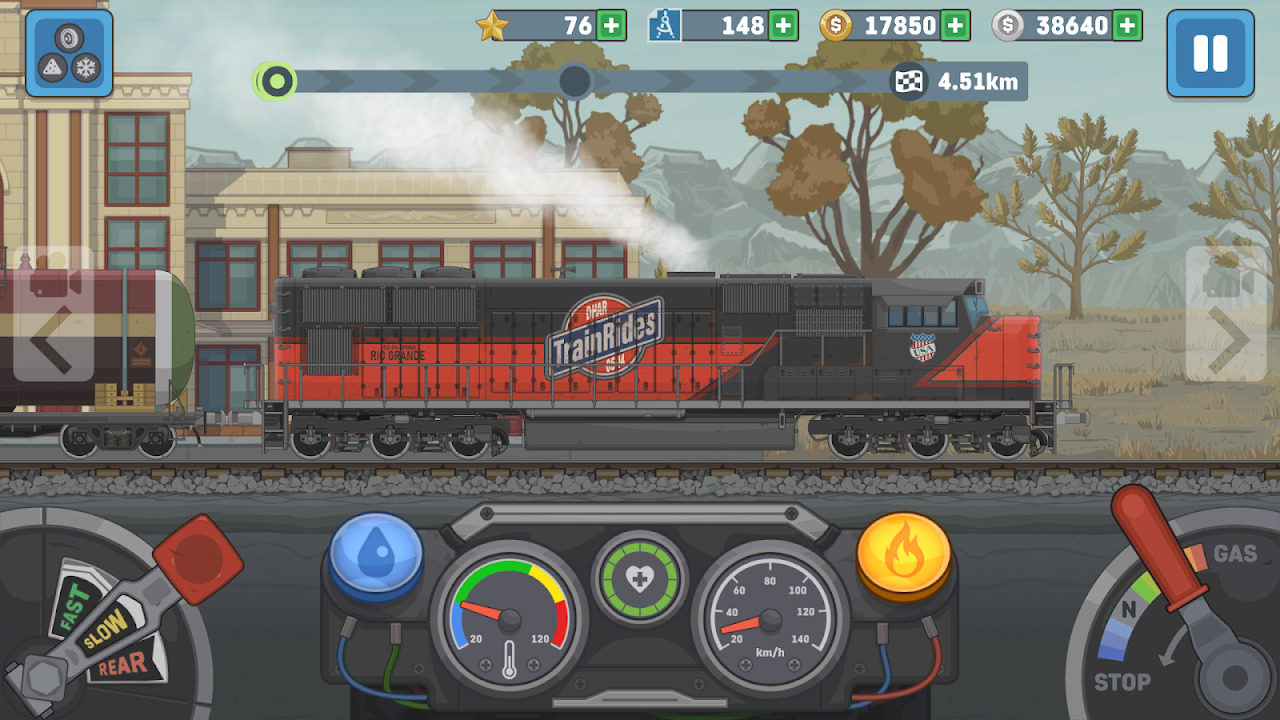Set the throttle to neutral N

pyautogui.click(x=1129, y=610)
